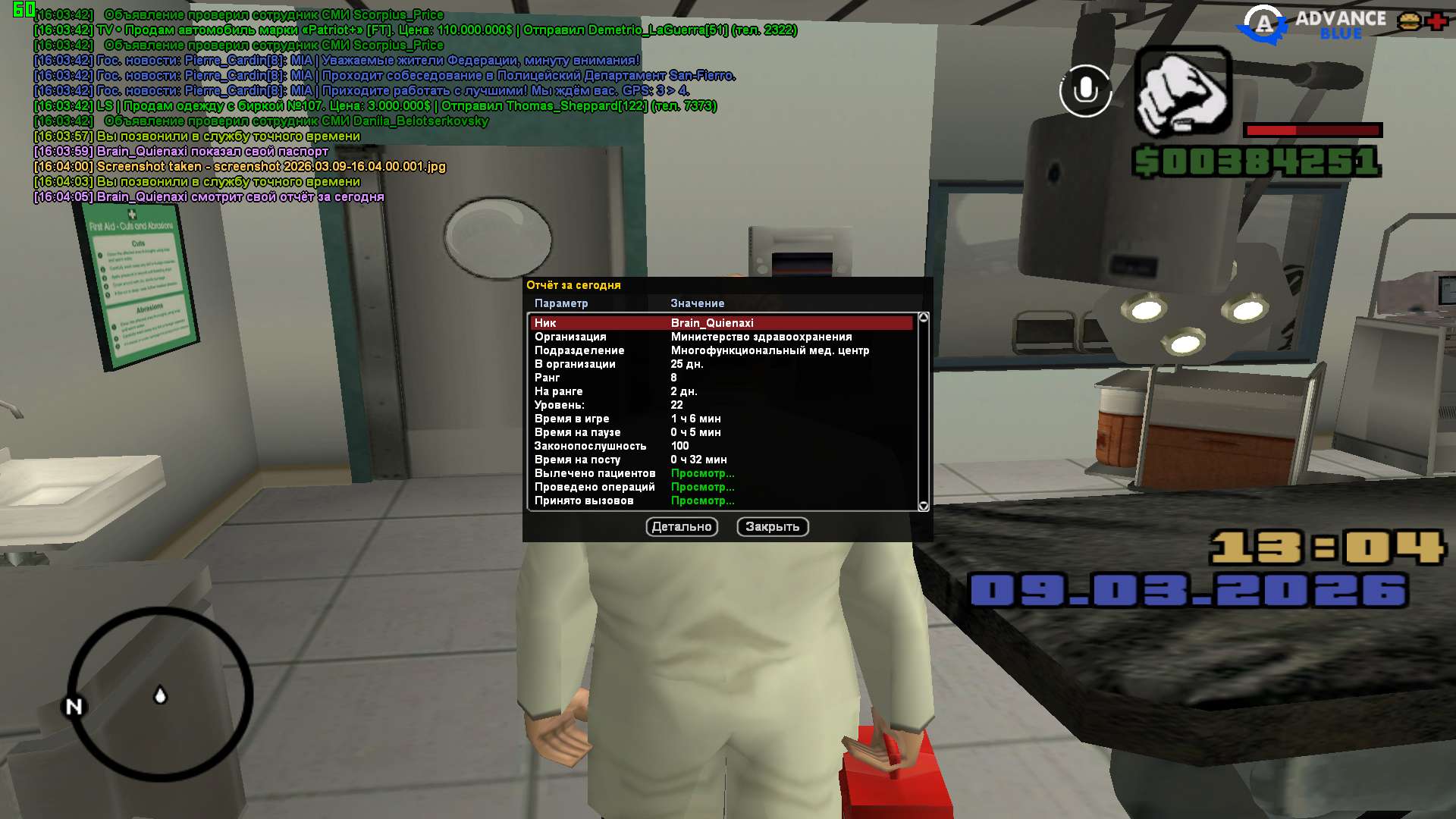Screen dimensions: 1456x819
Task: Click the fist weapon icon
Action: click(1182, 91)
